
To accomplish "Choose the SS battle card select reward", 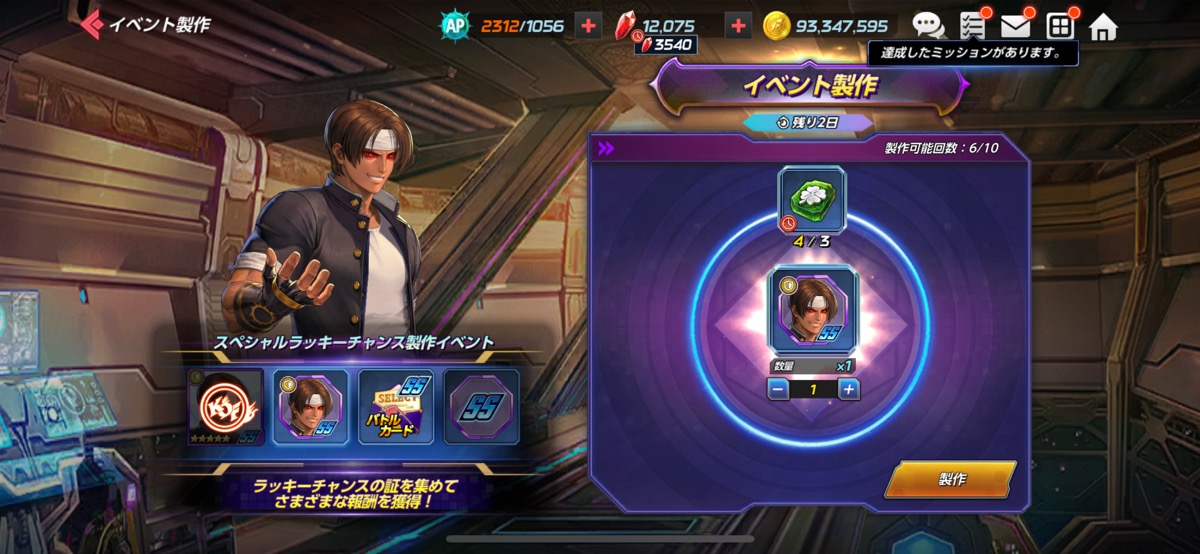I will pyautogui.click(x=396, y=406).
